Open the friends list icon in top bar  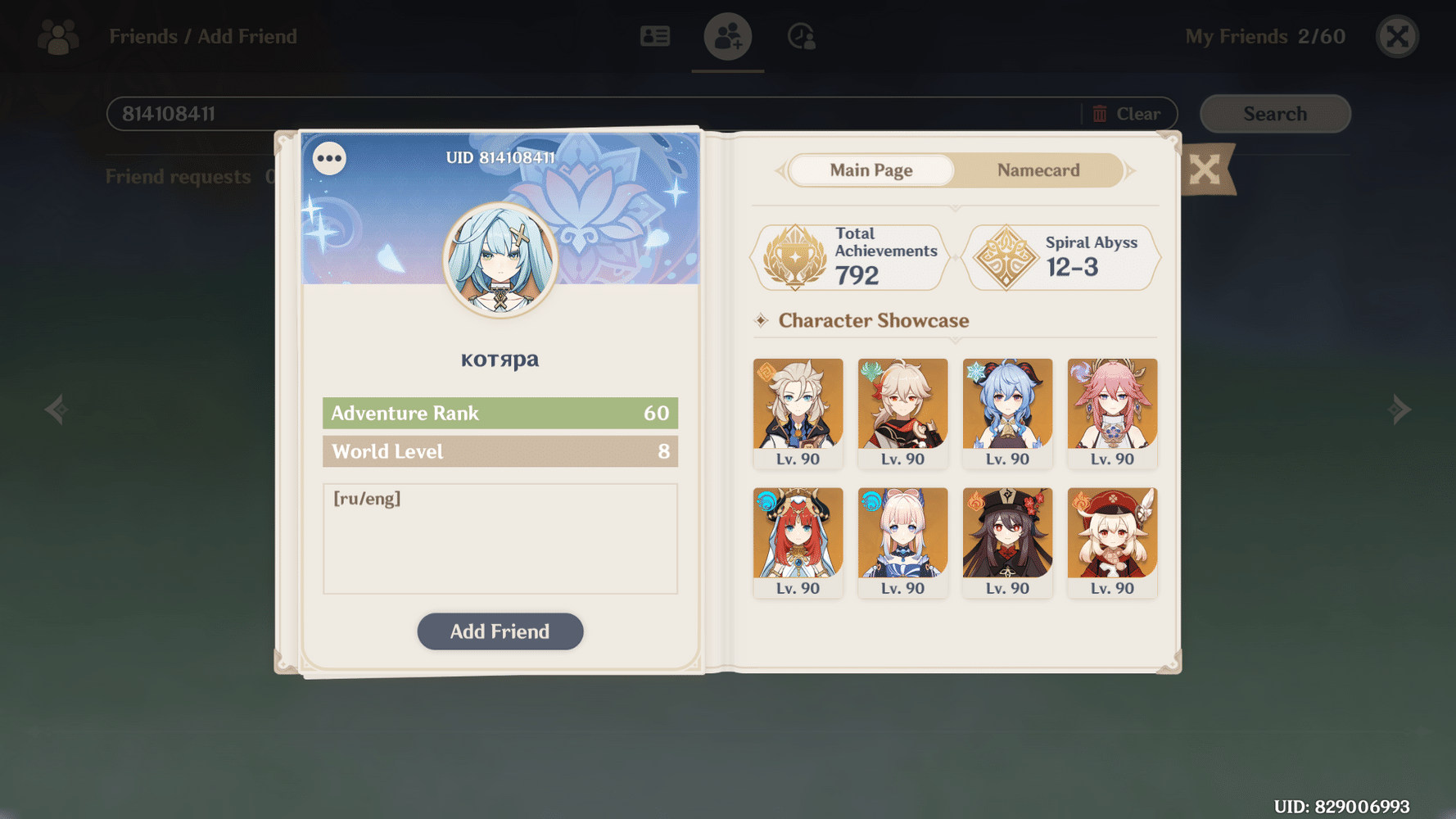654,36
